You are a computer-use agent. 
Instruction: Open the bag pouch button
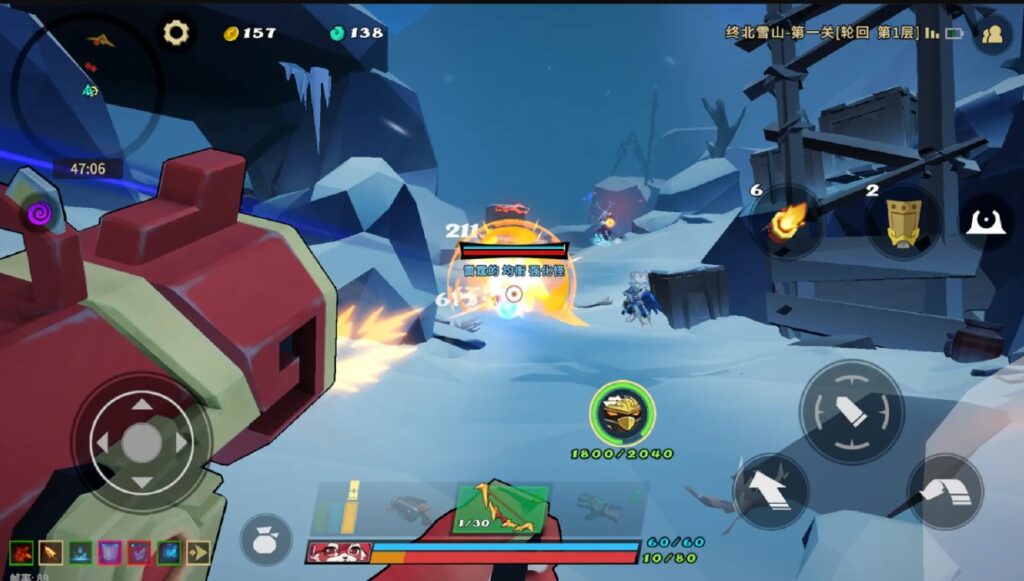(266, 539)
